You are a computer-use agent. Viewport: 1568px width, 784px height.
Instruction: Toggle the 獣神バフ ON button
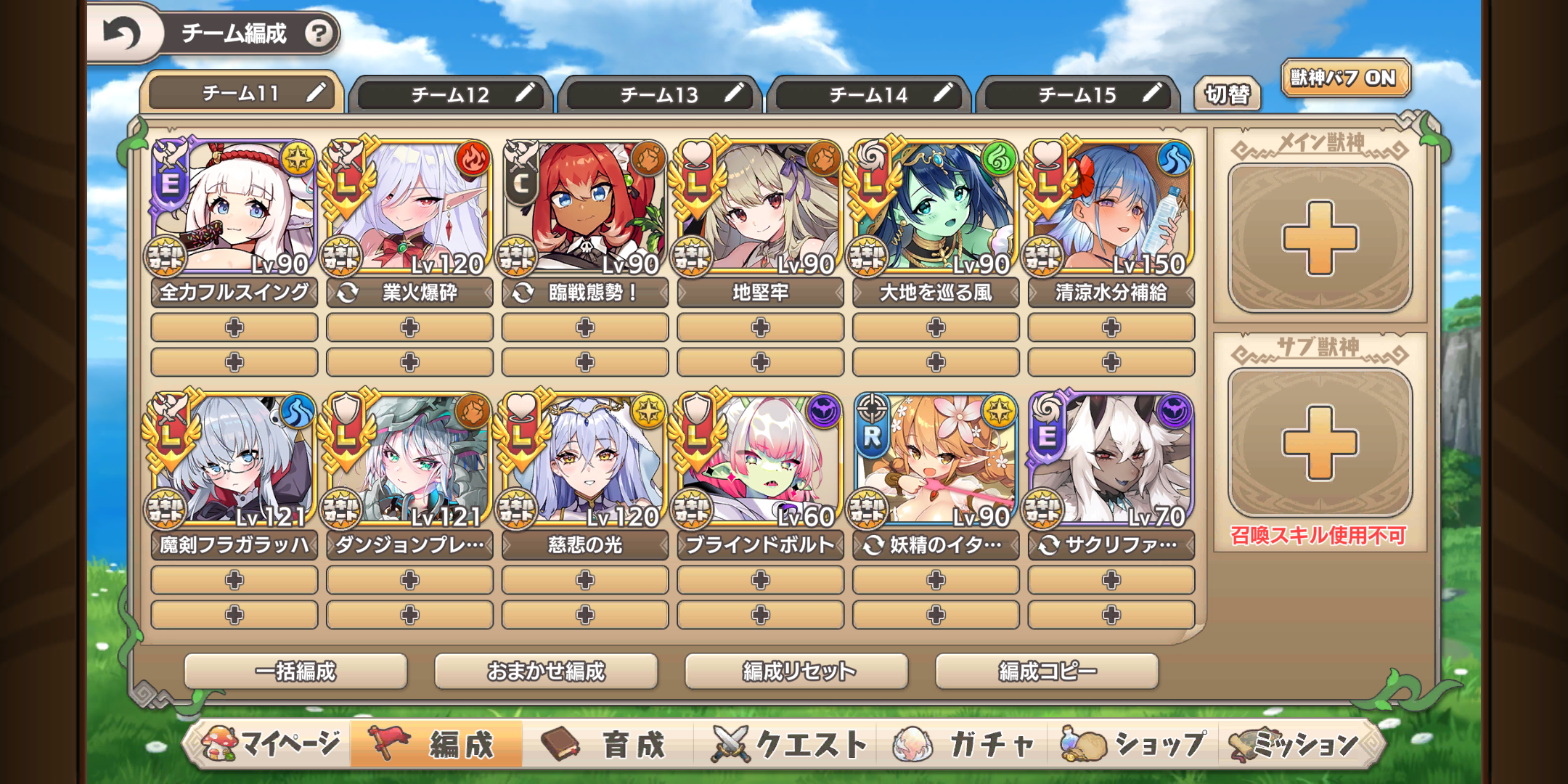[x=1344, y=78]
